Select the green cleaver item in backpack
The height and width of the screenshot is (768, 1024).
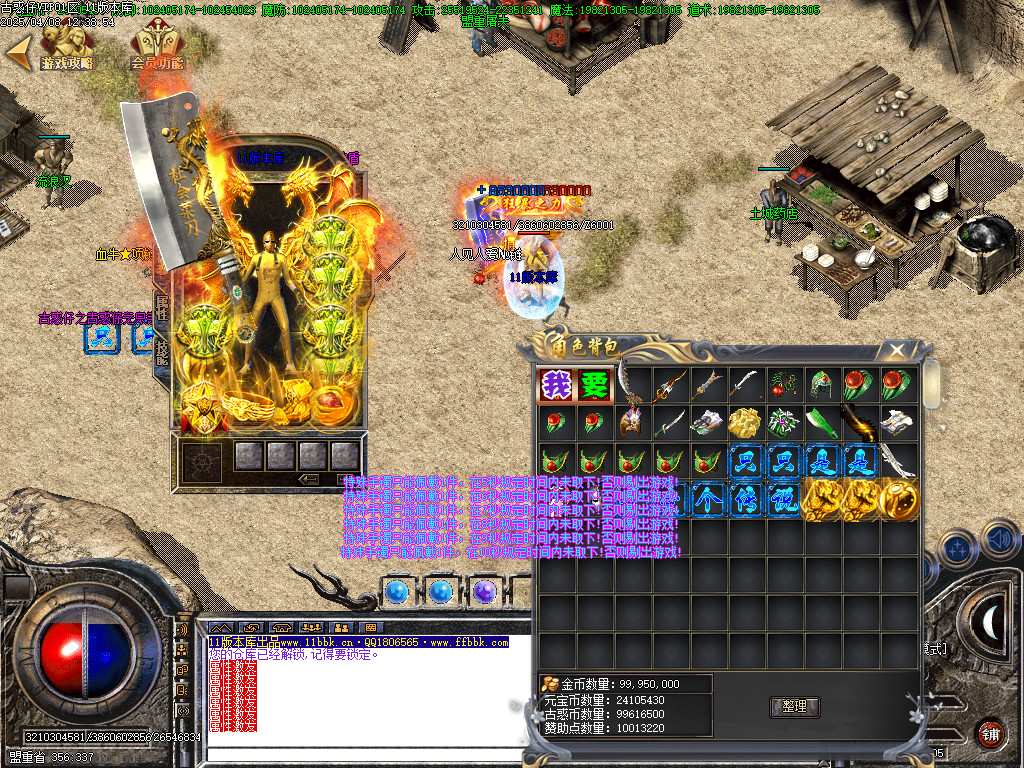[821, 422]
